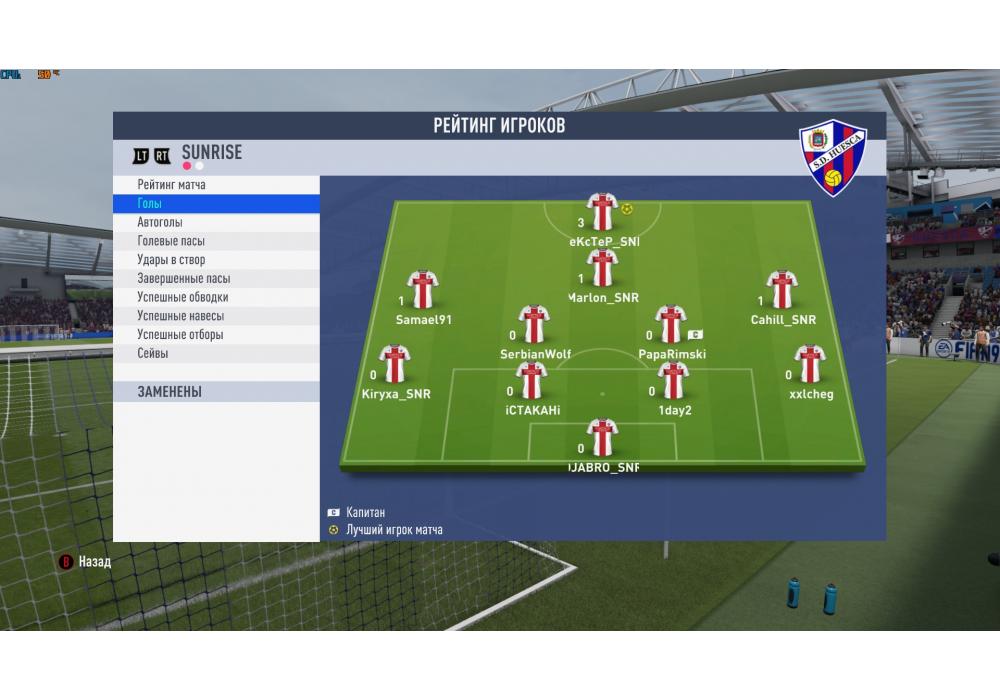The height and width of the screenshot is (700, 1000).
Task: Show Завершенные пасы statistics
Action: click(183, 279)
